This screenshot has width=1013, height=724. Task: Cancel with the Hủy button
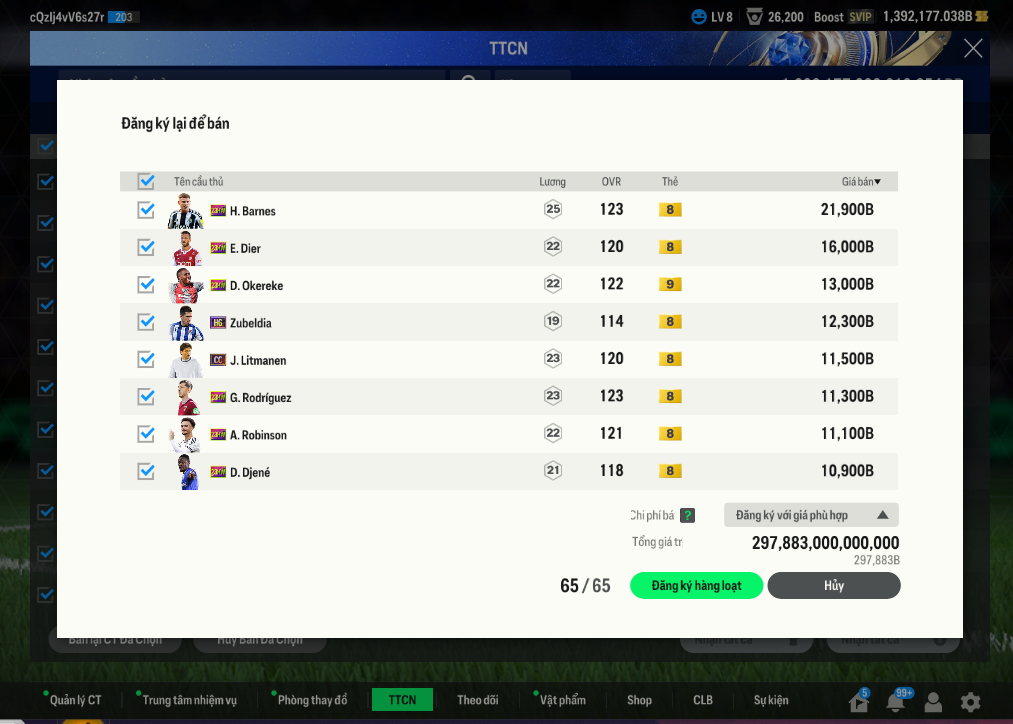(x=833, y=586)
